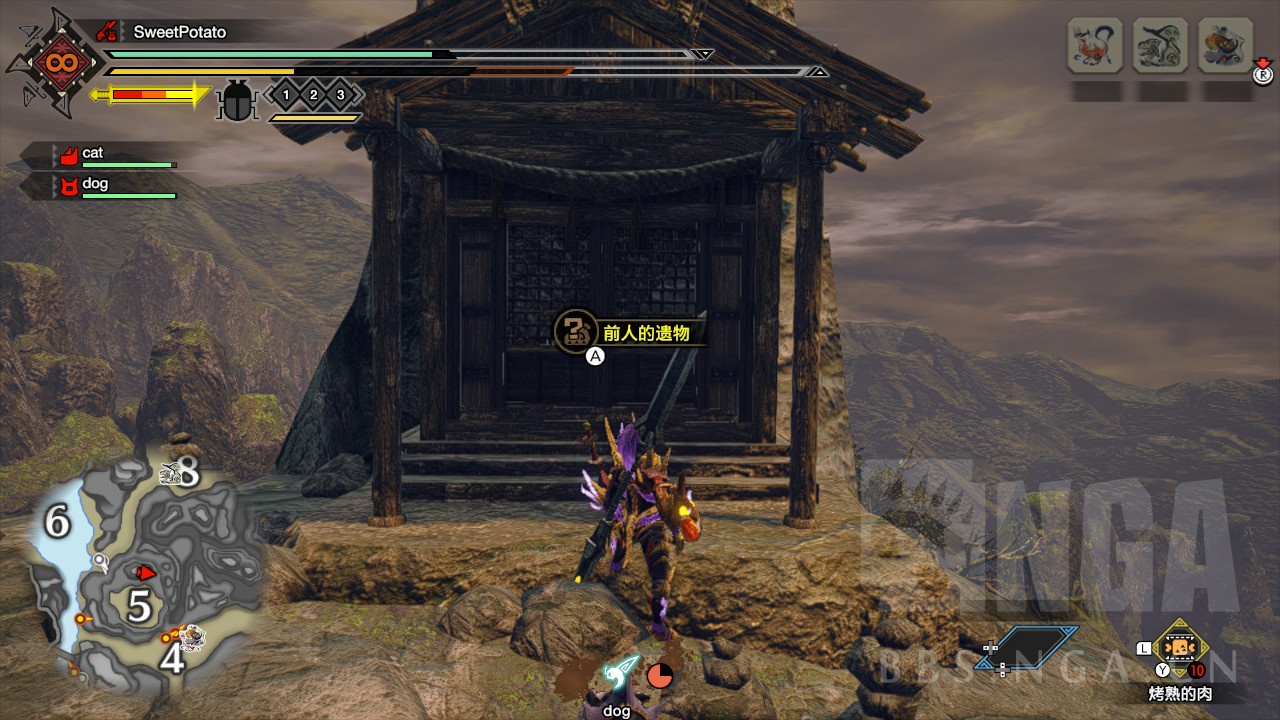
Task: Click the monster marker near area 8
Action: [x=169, y=475]
